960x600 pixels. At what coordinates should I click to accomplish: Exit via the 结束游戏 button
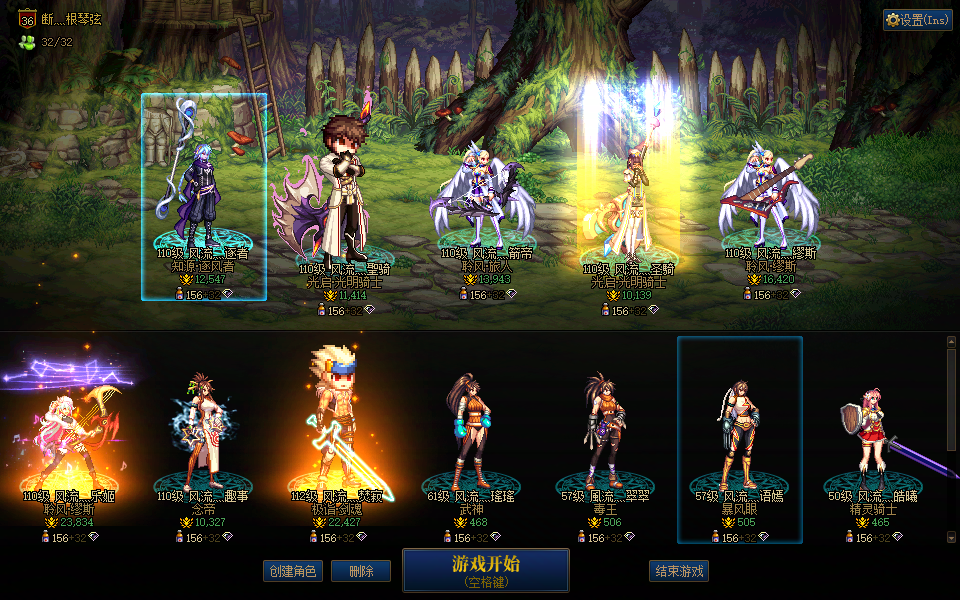pos(679,571)
